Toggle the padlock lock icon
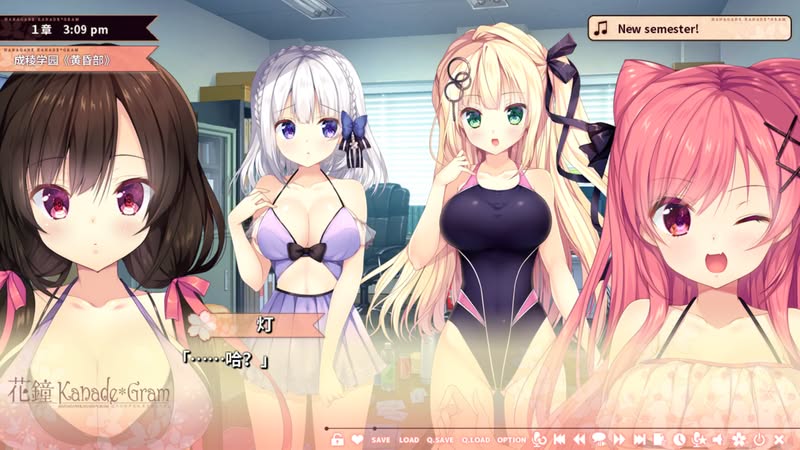Screen dimensions: 800x450 (337, 439)
